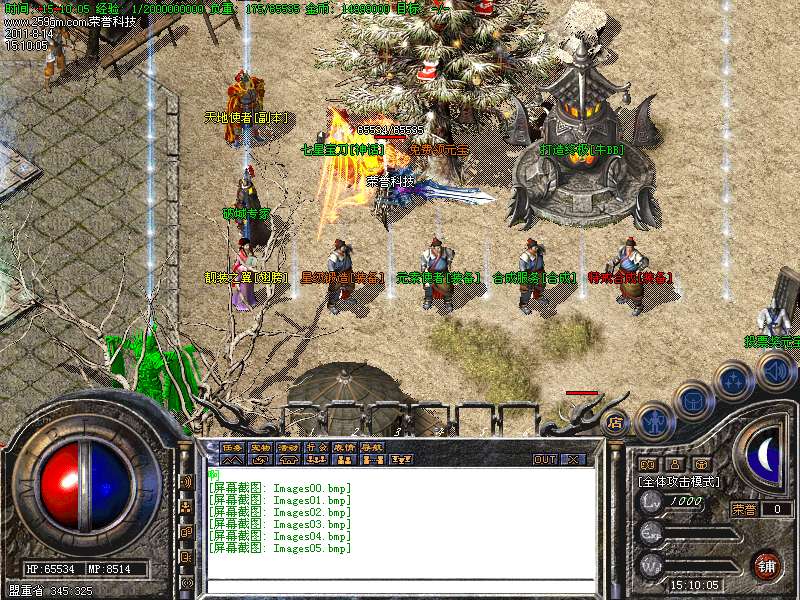Select the 活动 events tab
Image resolution: width=800 pixels, height=600 pixels.
pos(288,447)
